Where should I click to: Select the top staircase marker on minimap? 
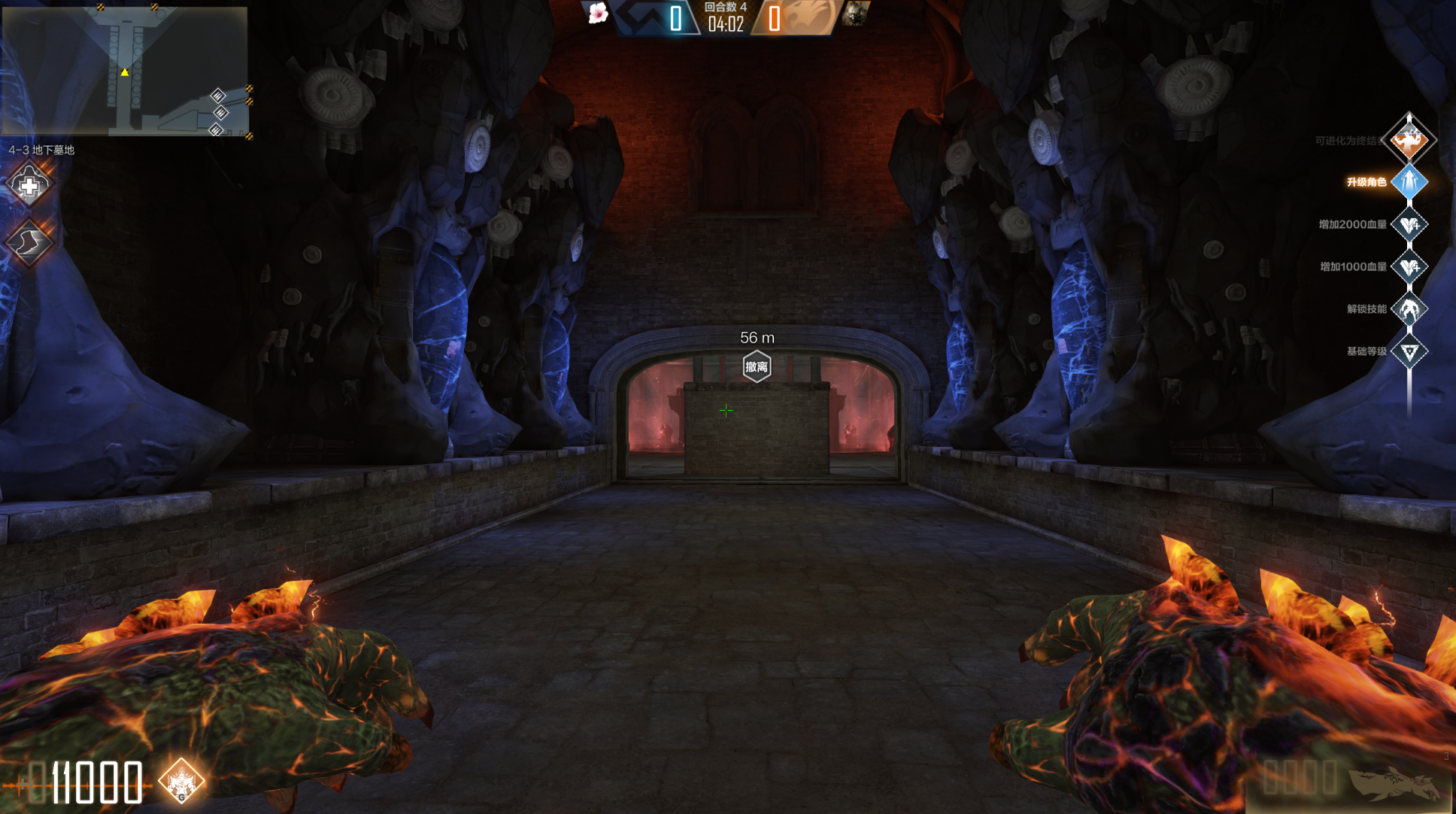point(218,95)
